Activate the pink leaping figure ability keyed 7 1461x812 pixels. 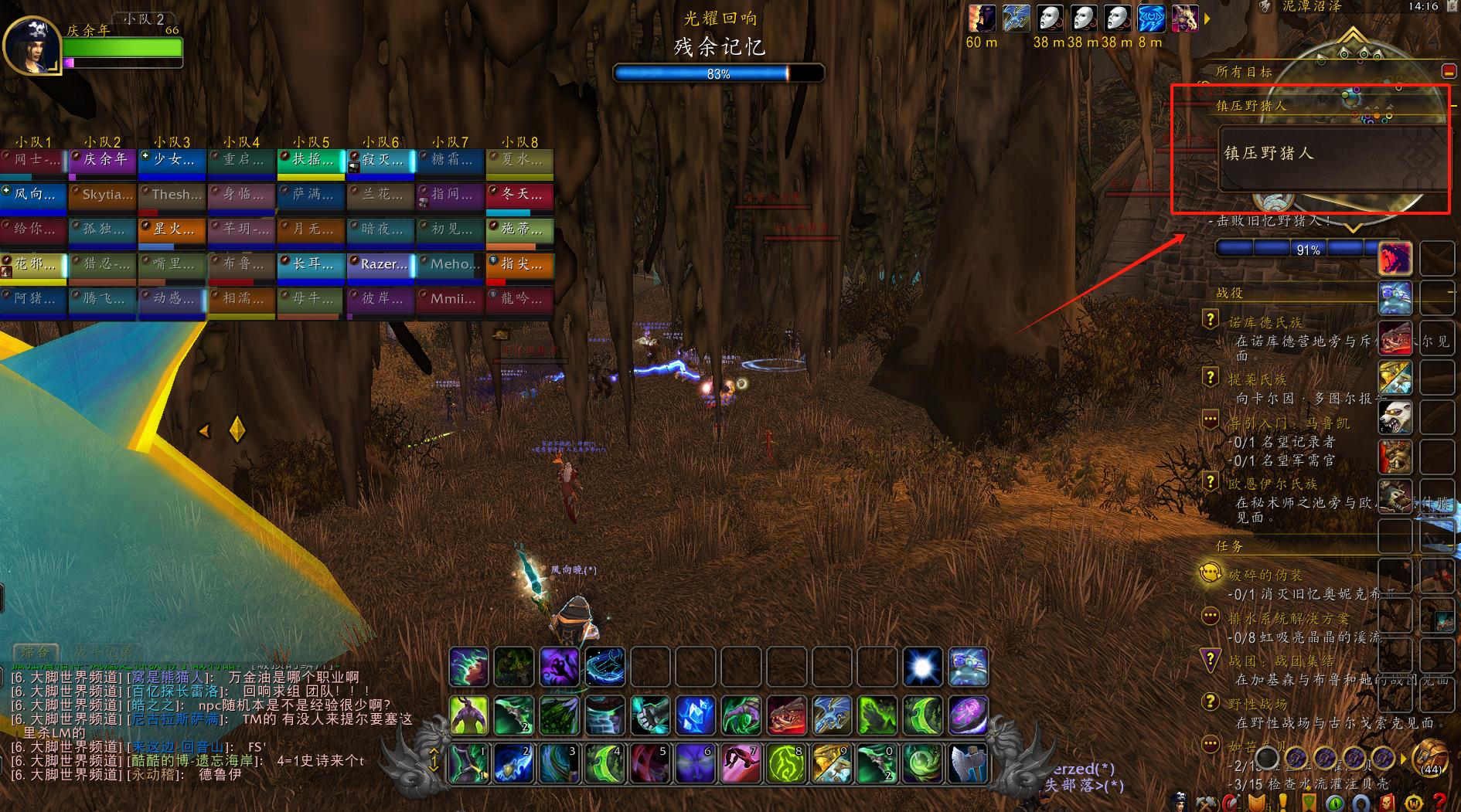tap(741, 764)
